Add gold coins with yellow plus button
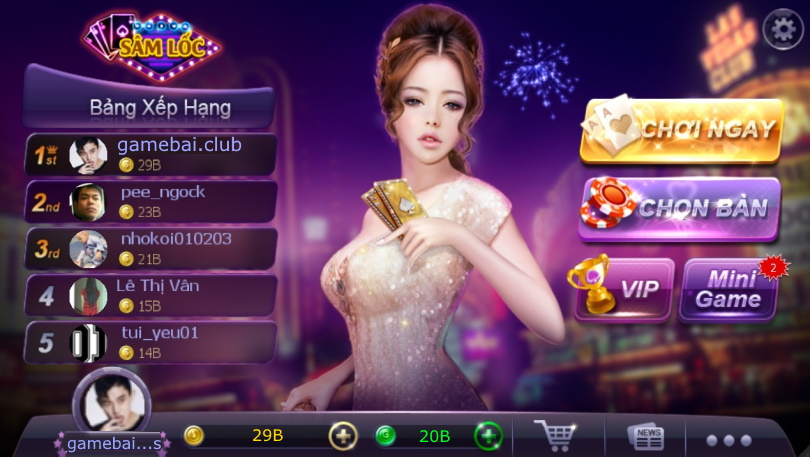 (x=343, y=436)
